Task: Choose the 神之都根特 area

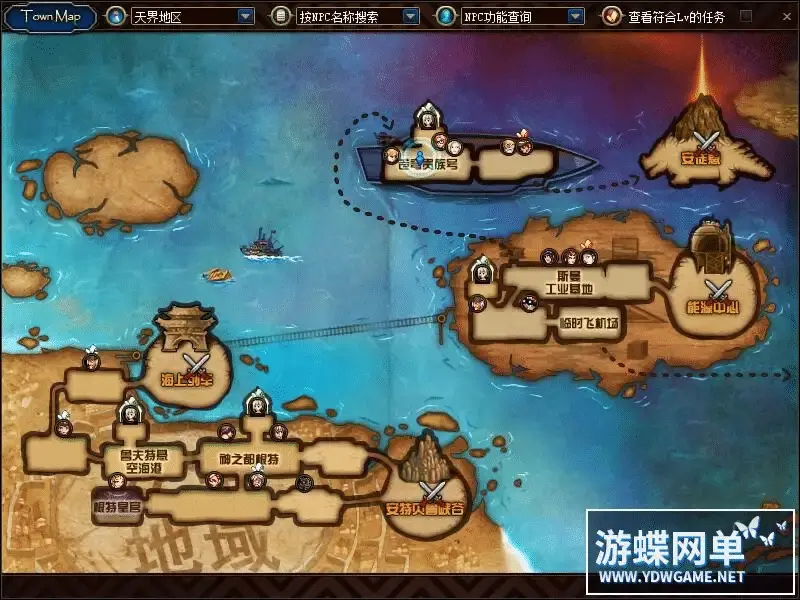Action: tap(248, 458)
